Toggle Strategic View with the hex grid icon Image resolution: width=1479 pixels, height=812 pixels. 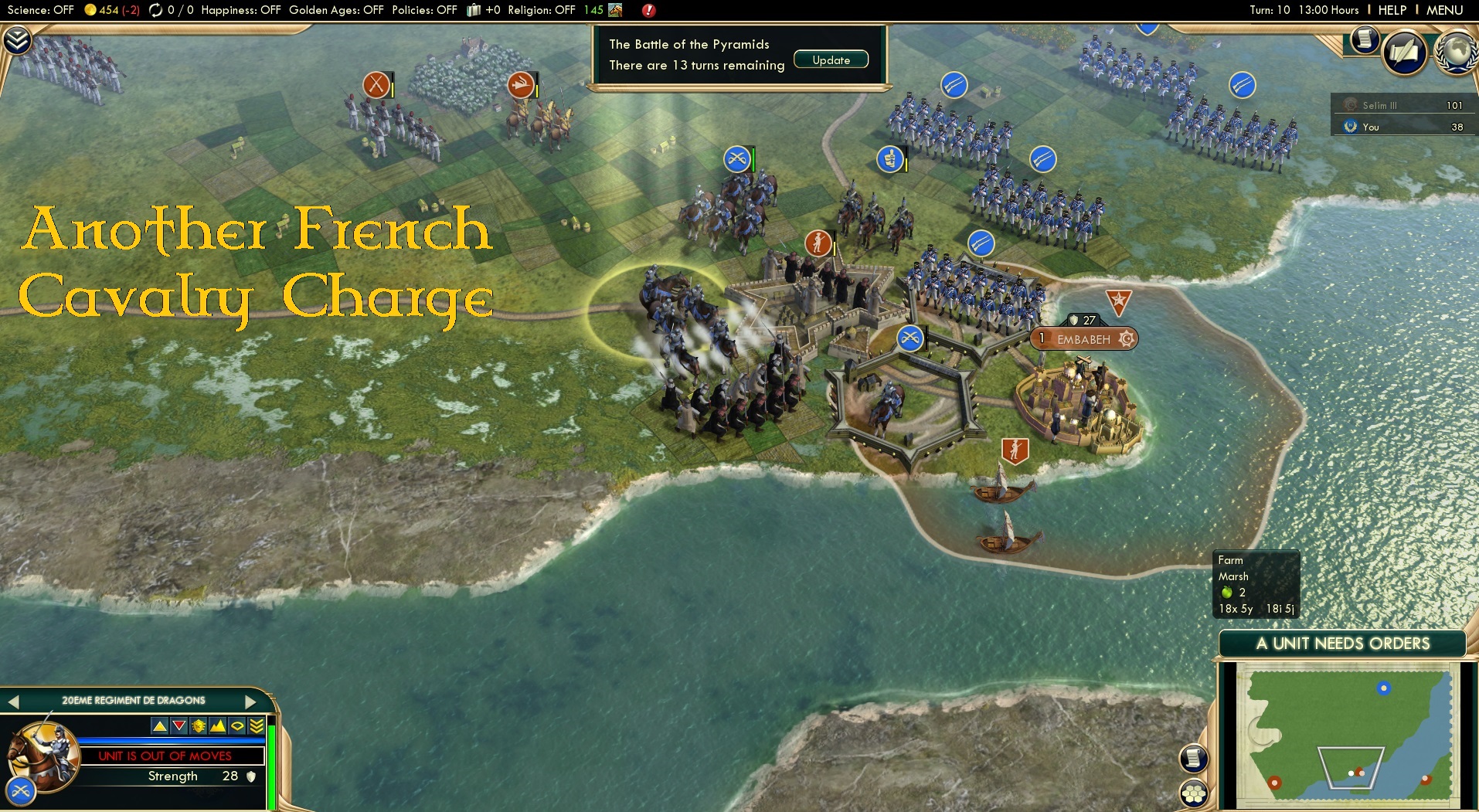pos(1194,793)
